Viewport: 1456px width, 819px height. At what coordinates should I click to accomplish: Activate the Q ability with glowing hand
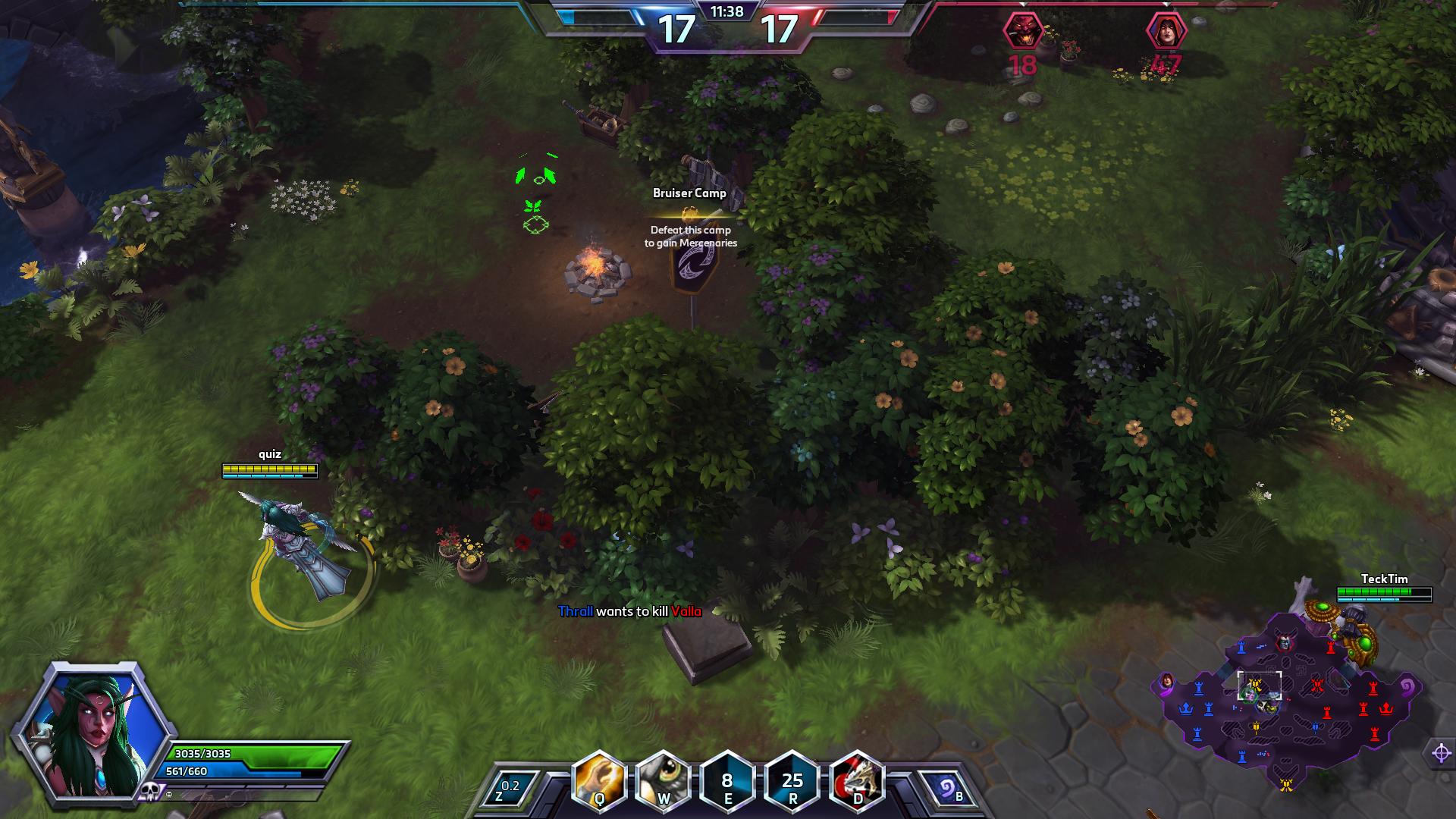coord(599,781)
